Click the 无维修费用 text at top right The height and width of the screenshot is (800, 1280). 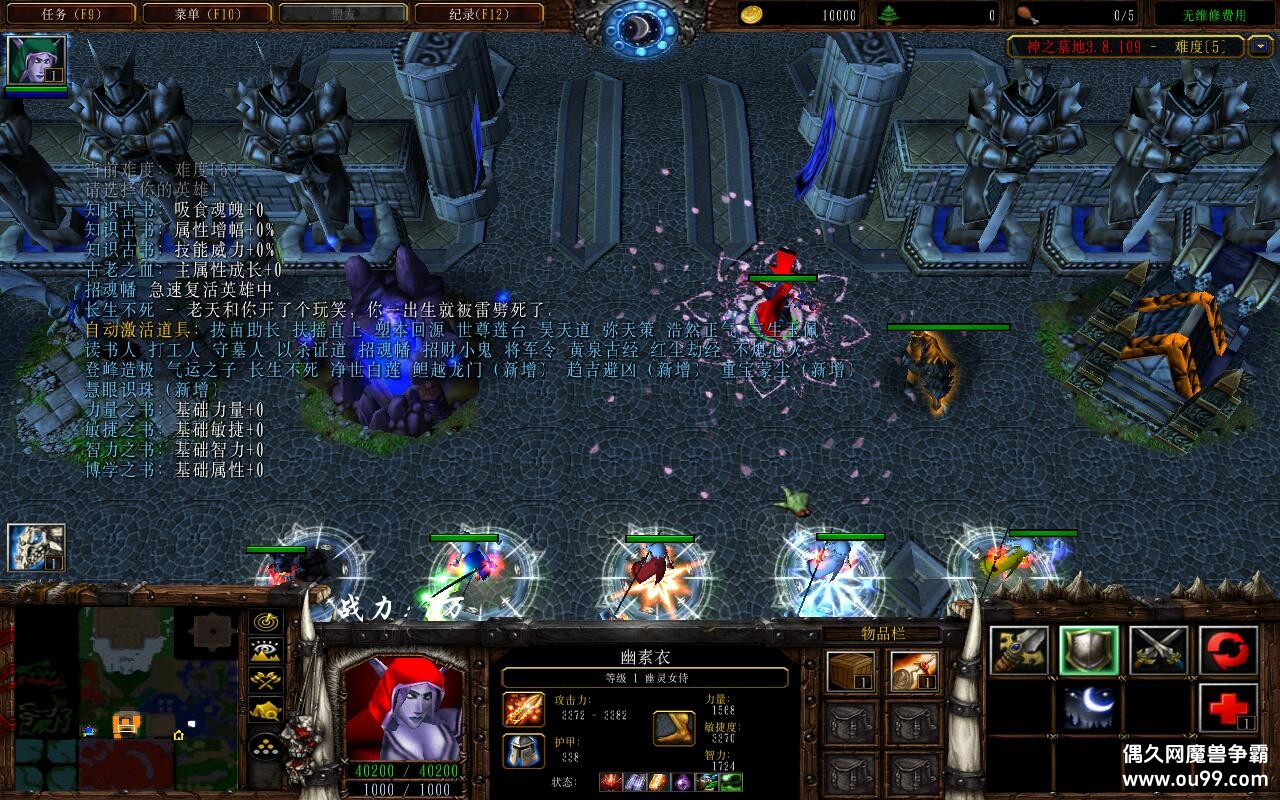1216,14
